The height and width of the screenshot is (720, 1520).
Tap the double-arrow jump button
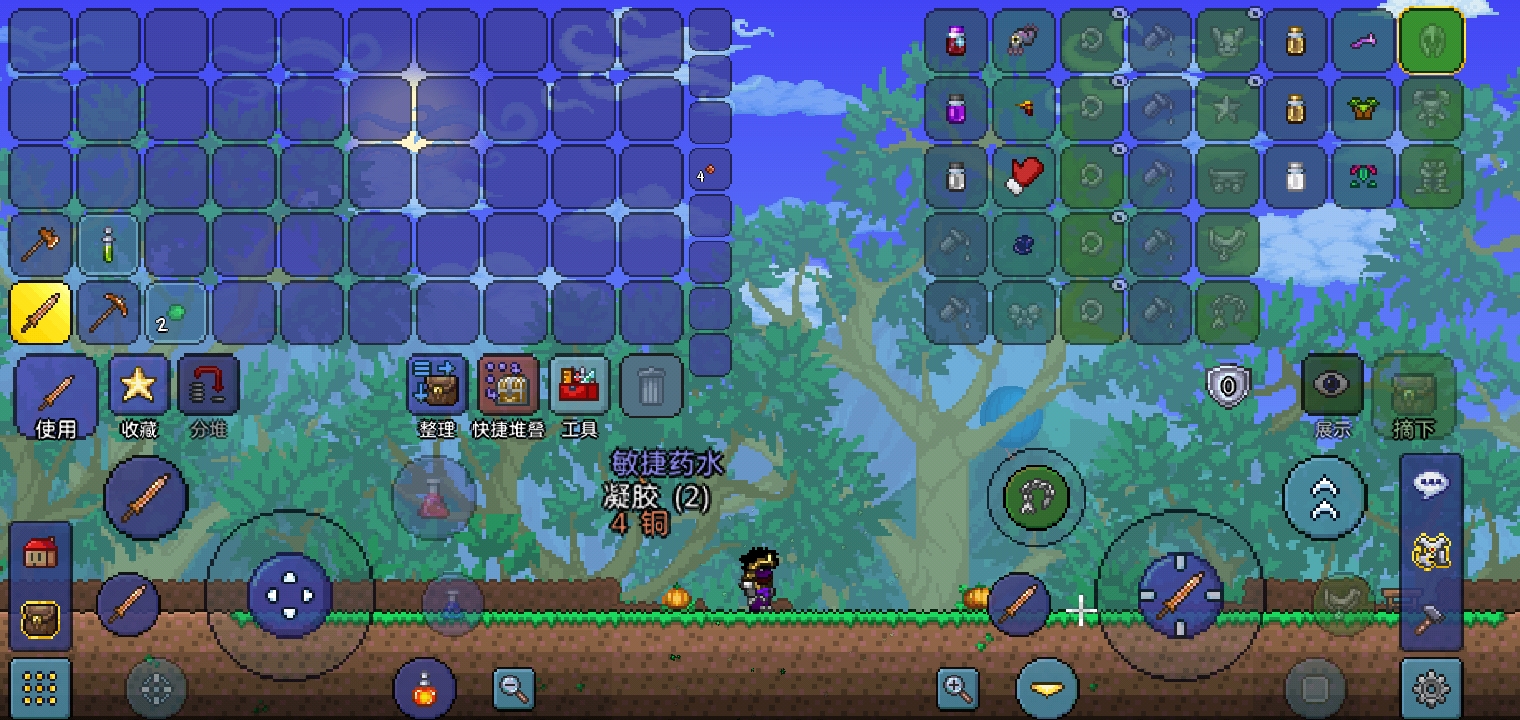click(1325, 498)
